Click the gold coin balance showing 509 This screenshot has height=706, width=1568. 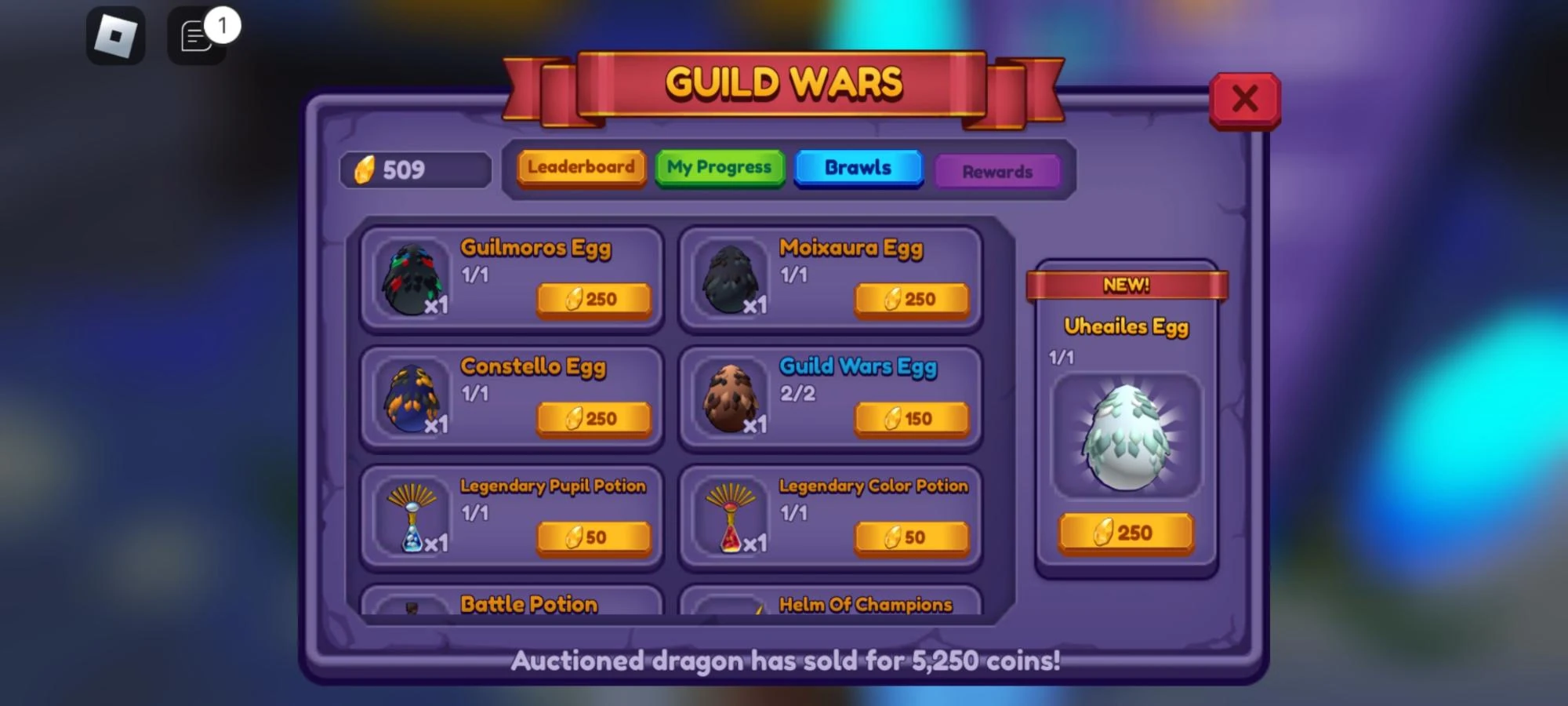click(413, 169)
